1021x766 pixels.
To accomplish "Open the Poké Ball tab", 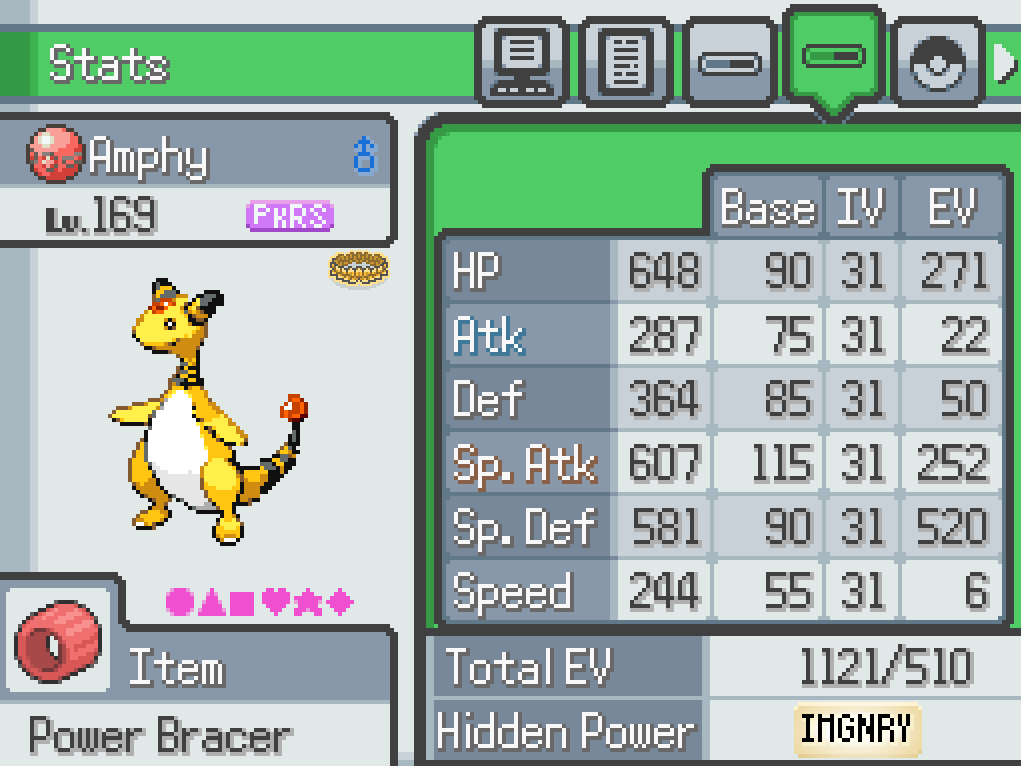I will pos(937,63).
